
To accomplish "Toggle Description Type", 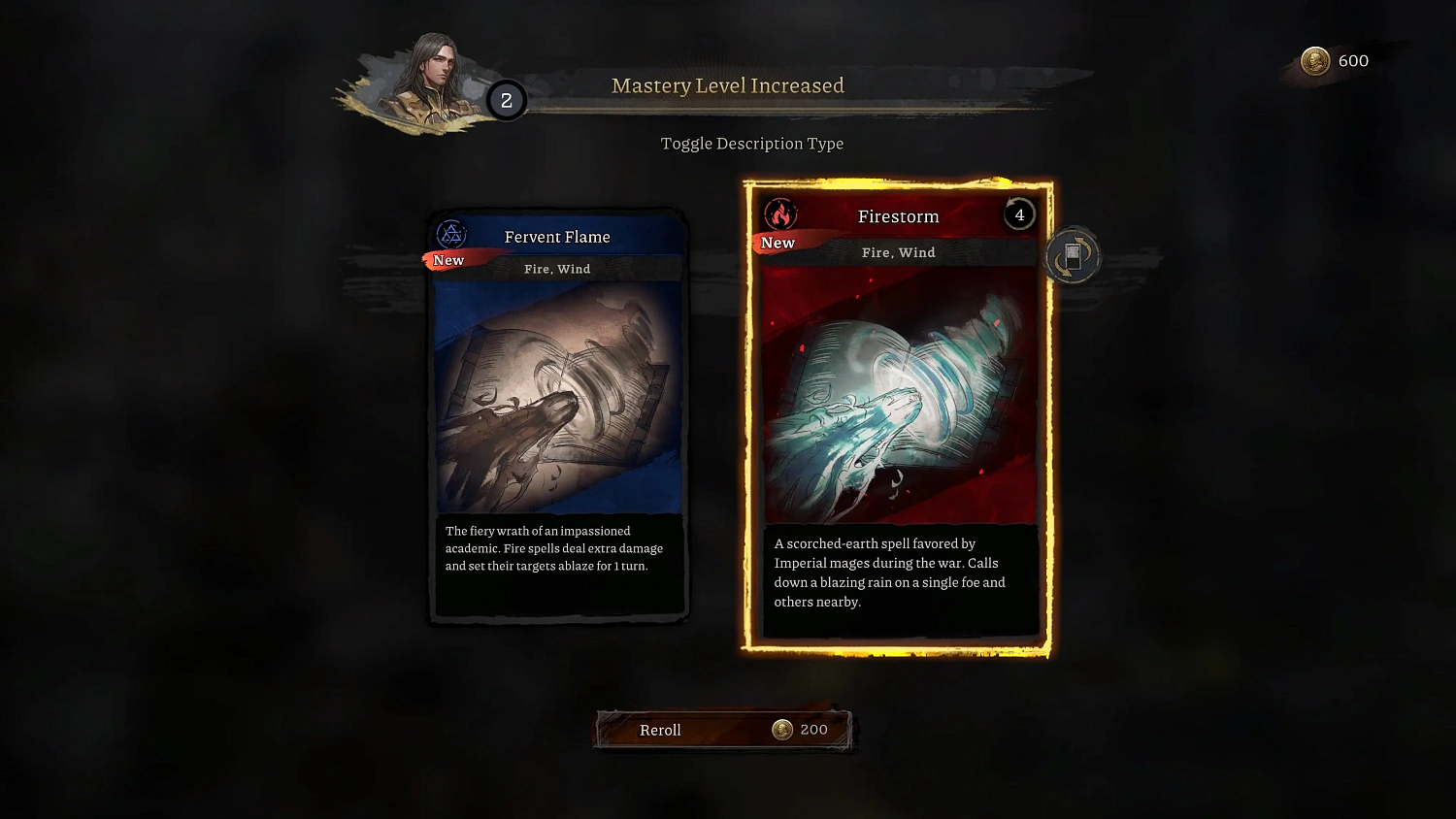I will pyautogui.click(x=752, y=143).
